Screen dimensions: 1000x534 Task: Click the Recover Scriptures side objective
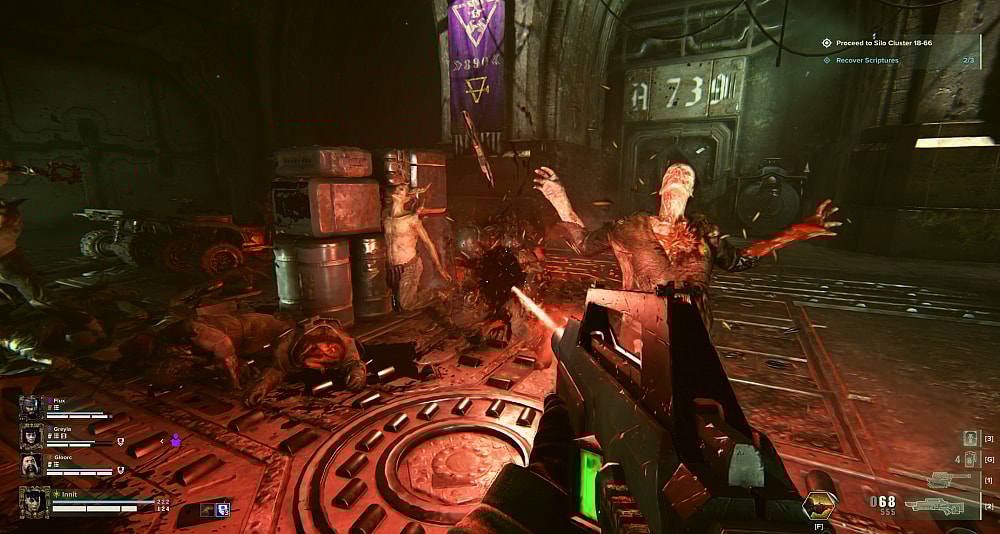[866, 60]
